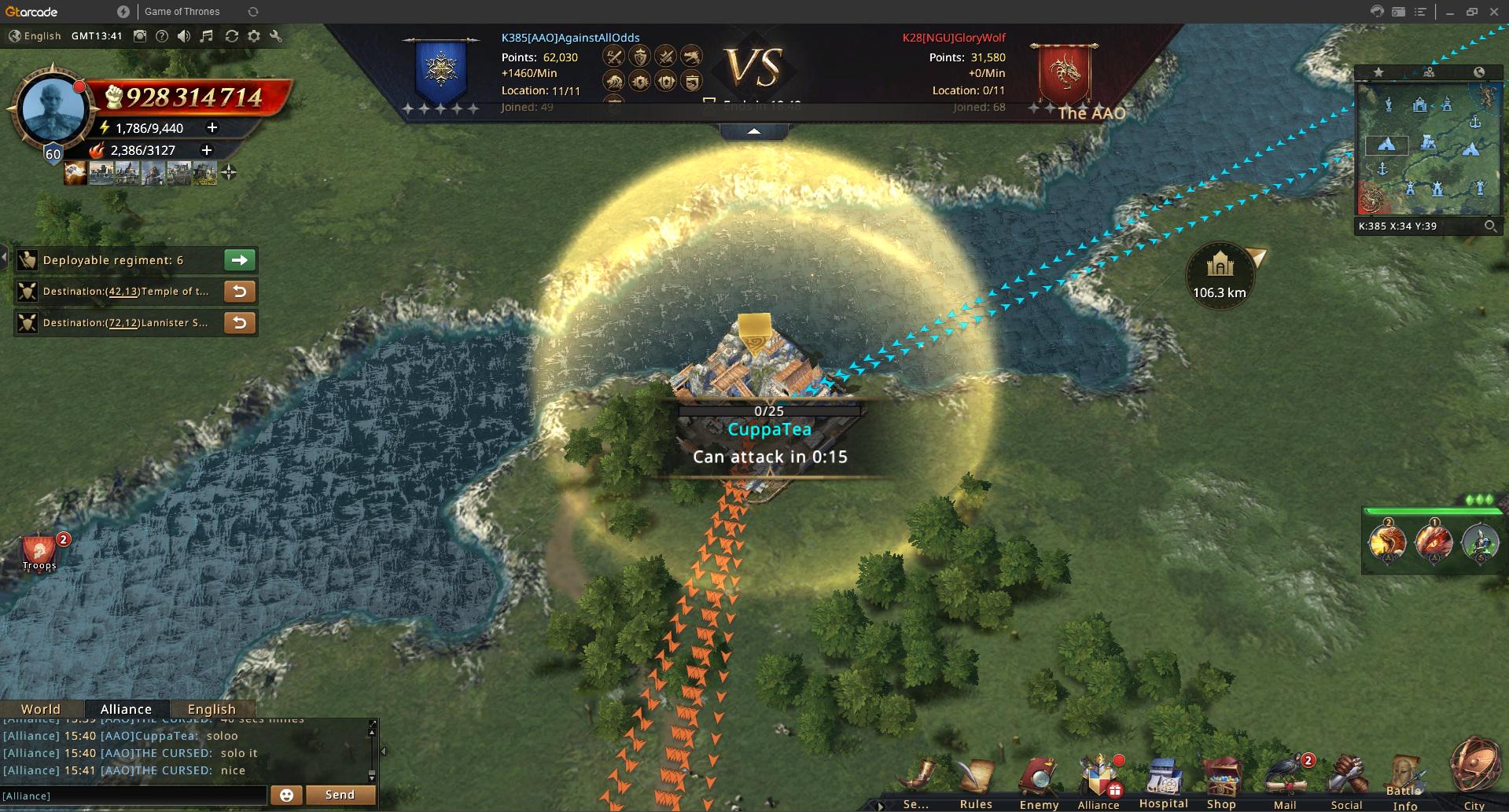Open the minimap coordinate search magnifier
Image resolution: width=1509 pixels, height=812 pixels.
[1490, 226]
